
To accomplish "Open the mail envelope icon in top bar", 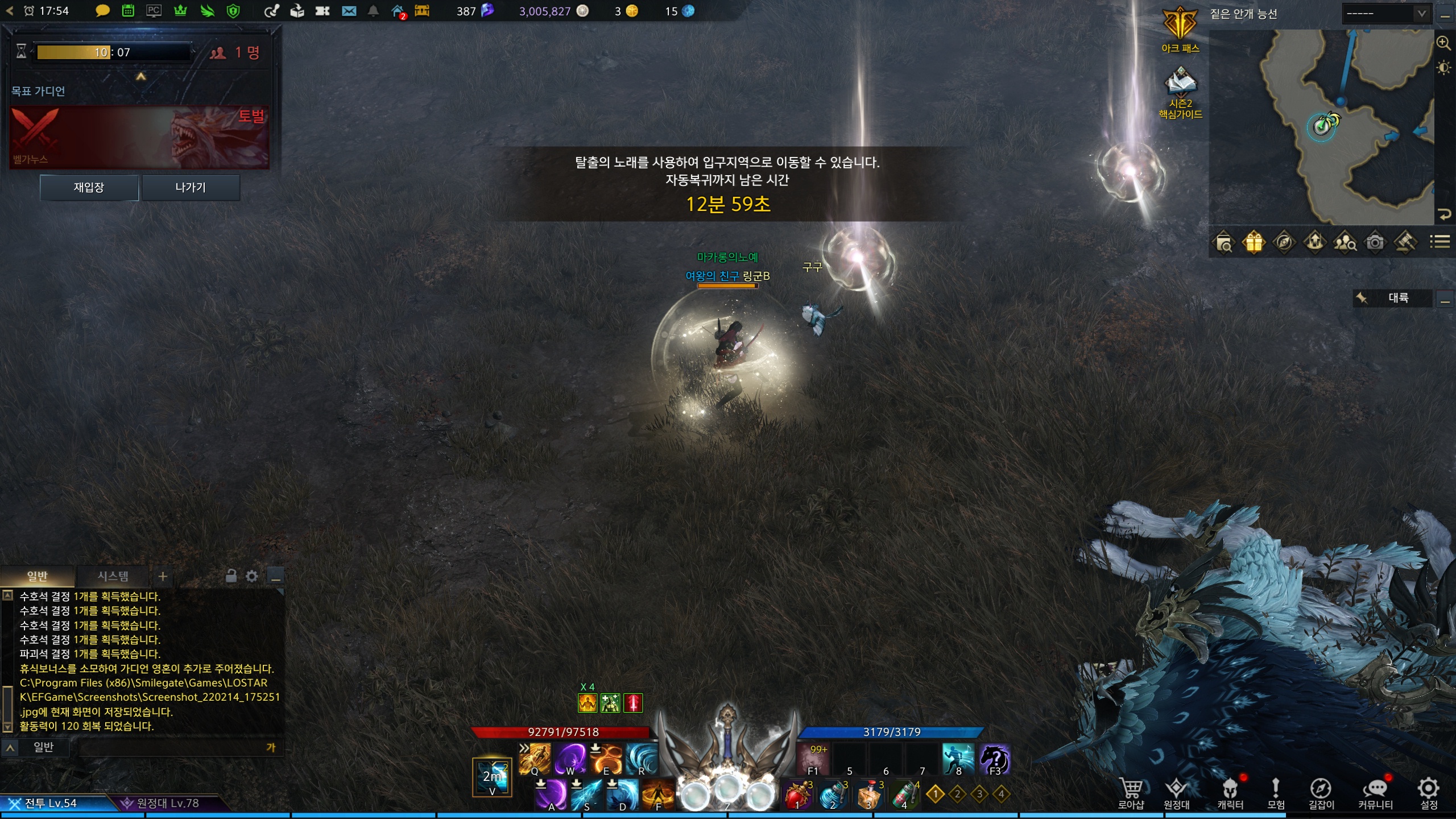I will click(349, 11).
